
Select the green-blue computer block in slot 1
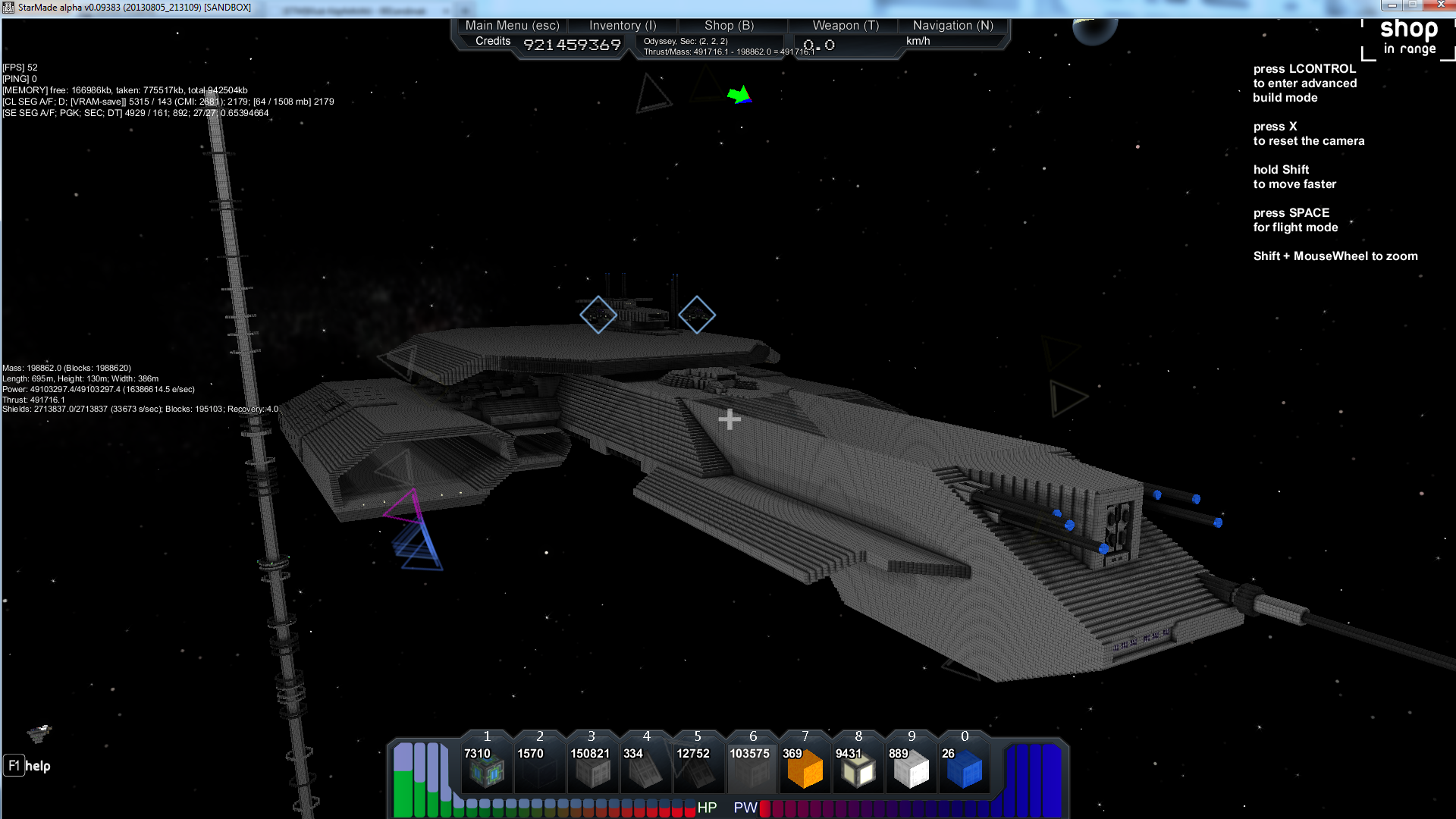(x=487, y=770)
